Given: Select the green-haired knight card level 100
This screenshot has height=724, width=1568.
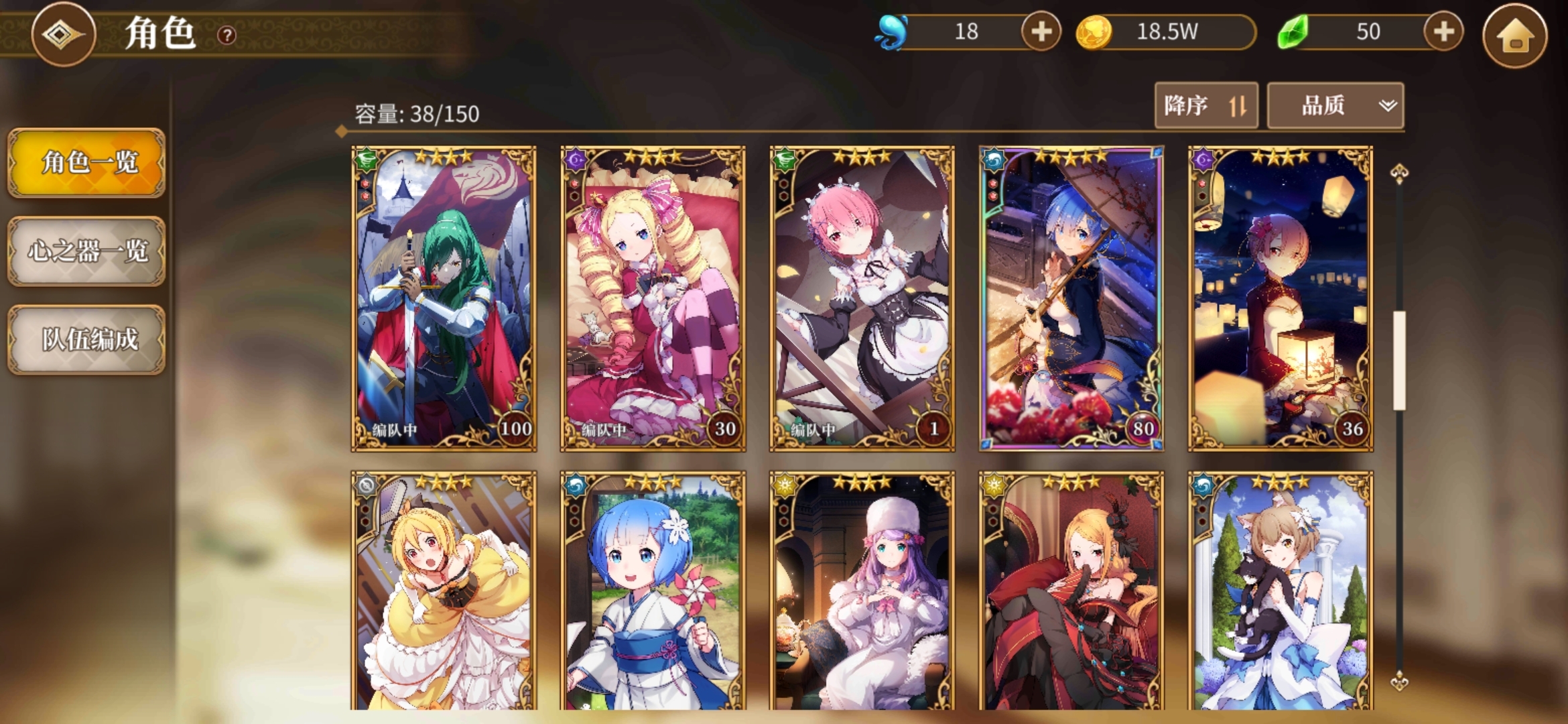Looking at the screenshot, I should click(444, 298).
